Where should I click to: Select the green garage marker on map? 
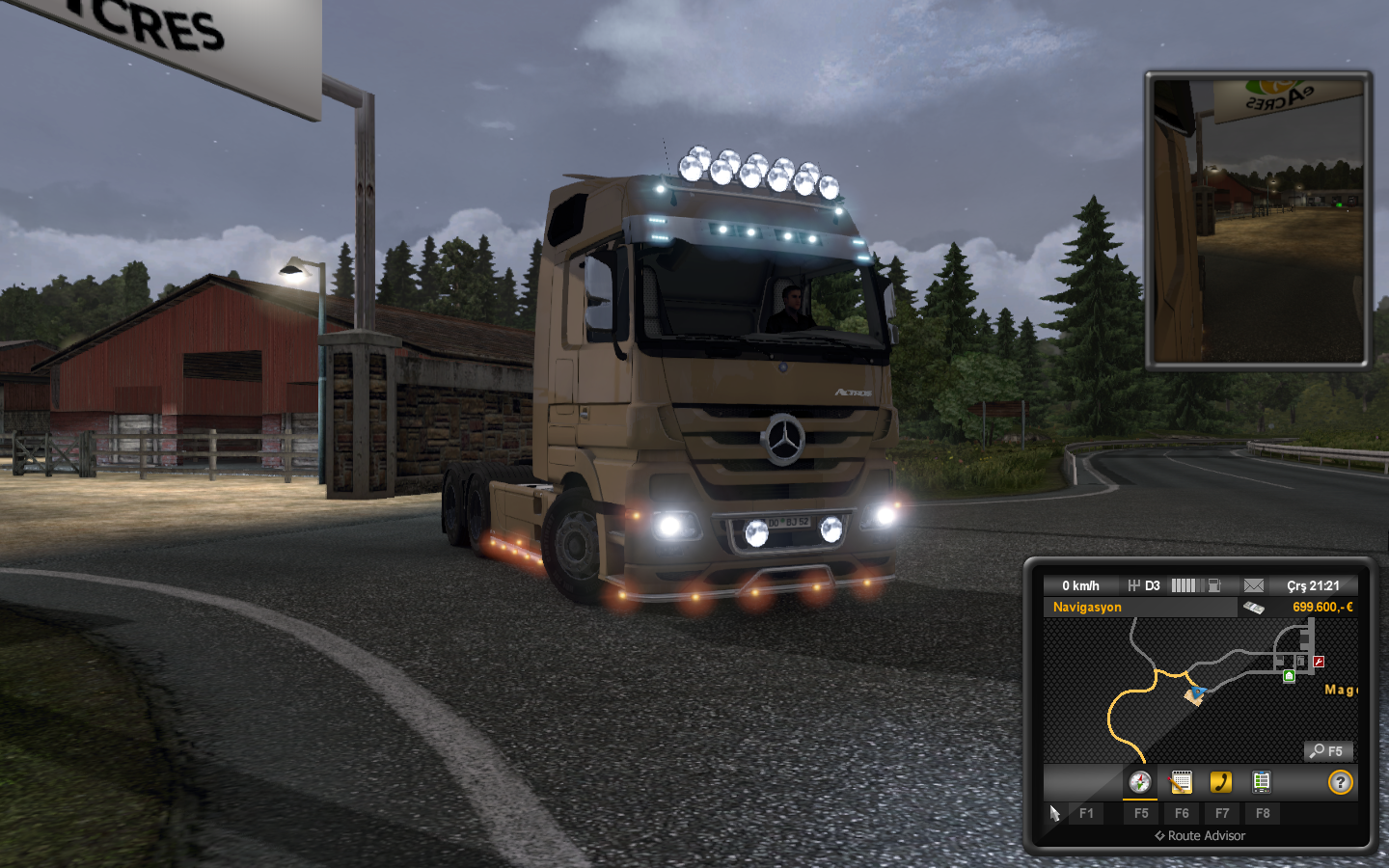pyautogui.click(x=1289, y=676)
